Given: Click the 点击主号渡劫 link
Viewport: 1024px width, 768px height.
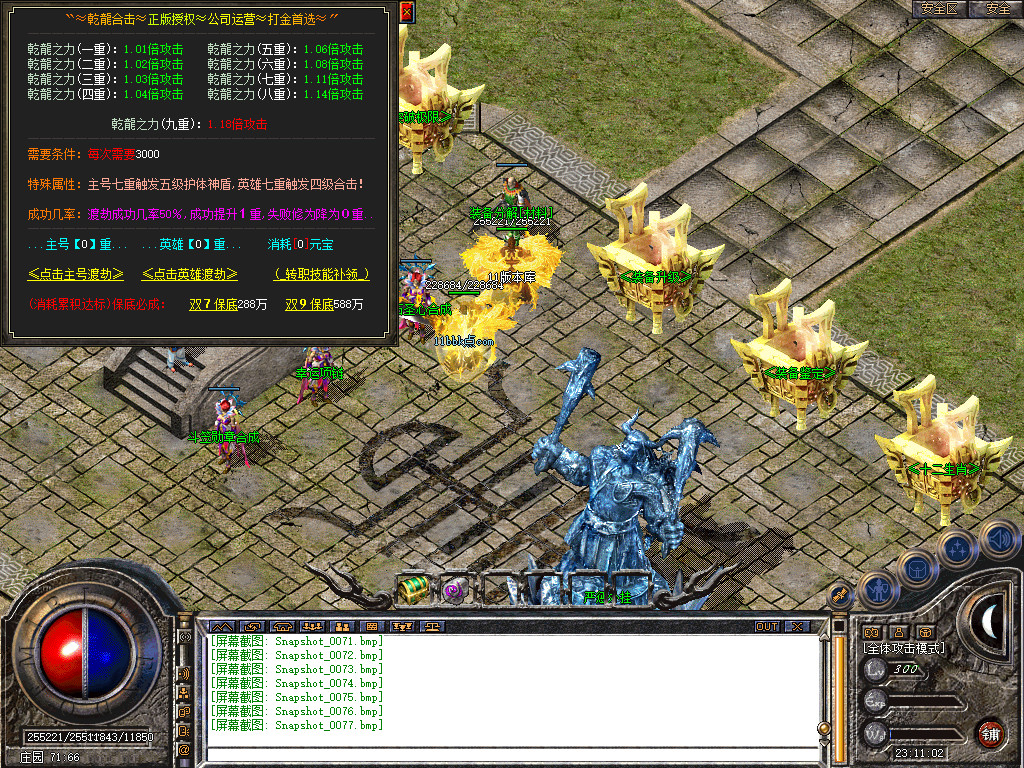Looking at the screenshot, I should click(x=76, y=274).
